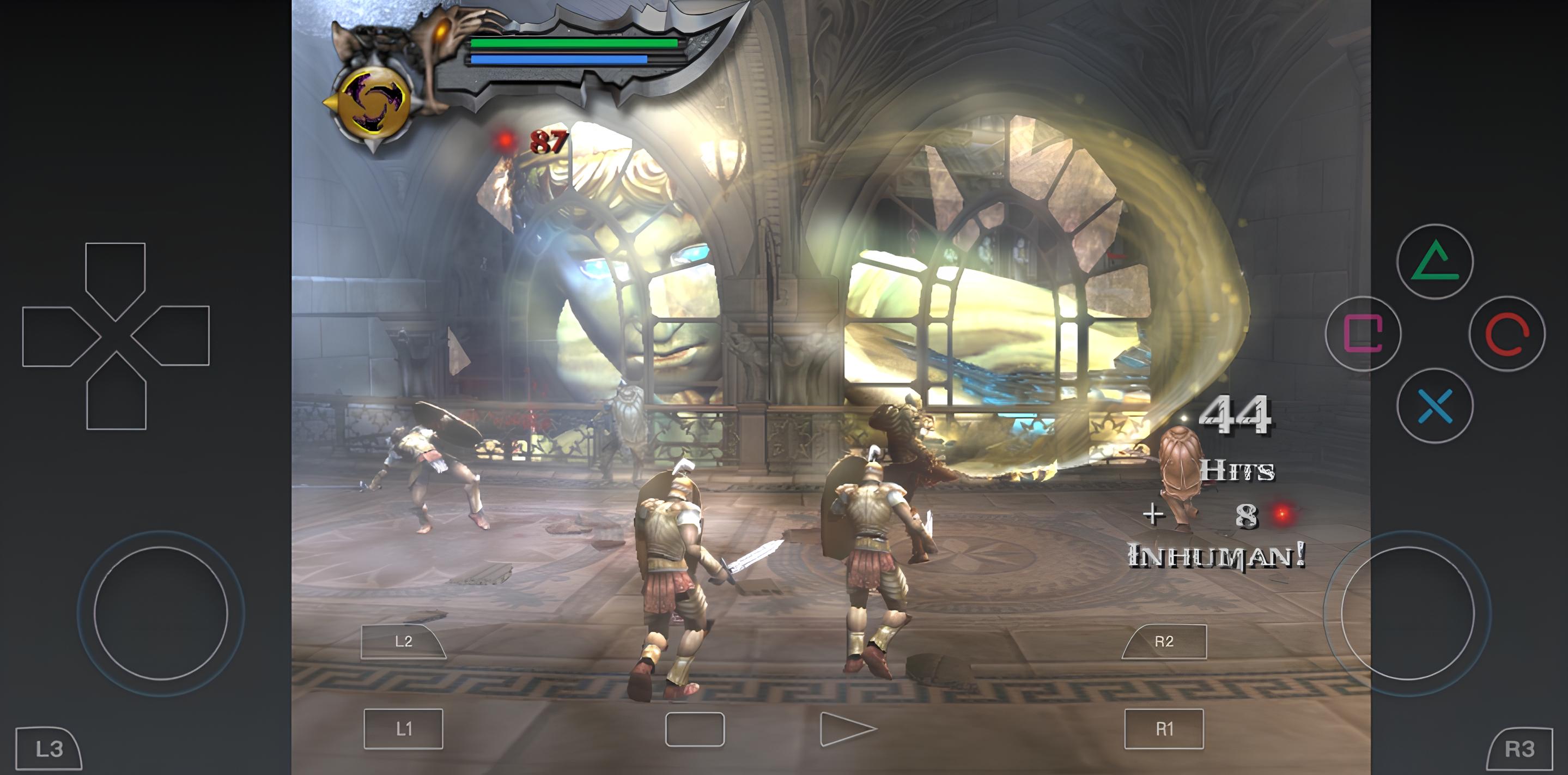
Task: Tap the D-pad down arrow
Action: tap(116, 397)
